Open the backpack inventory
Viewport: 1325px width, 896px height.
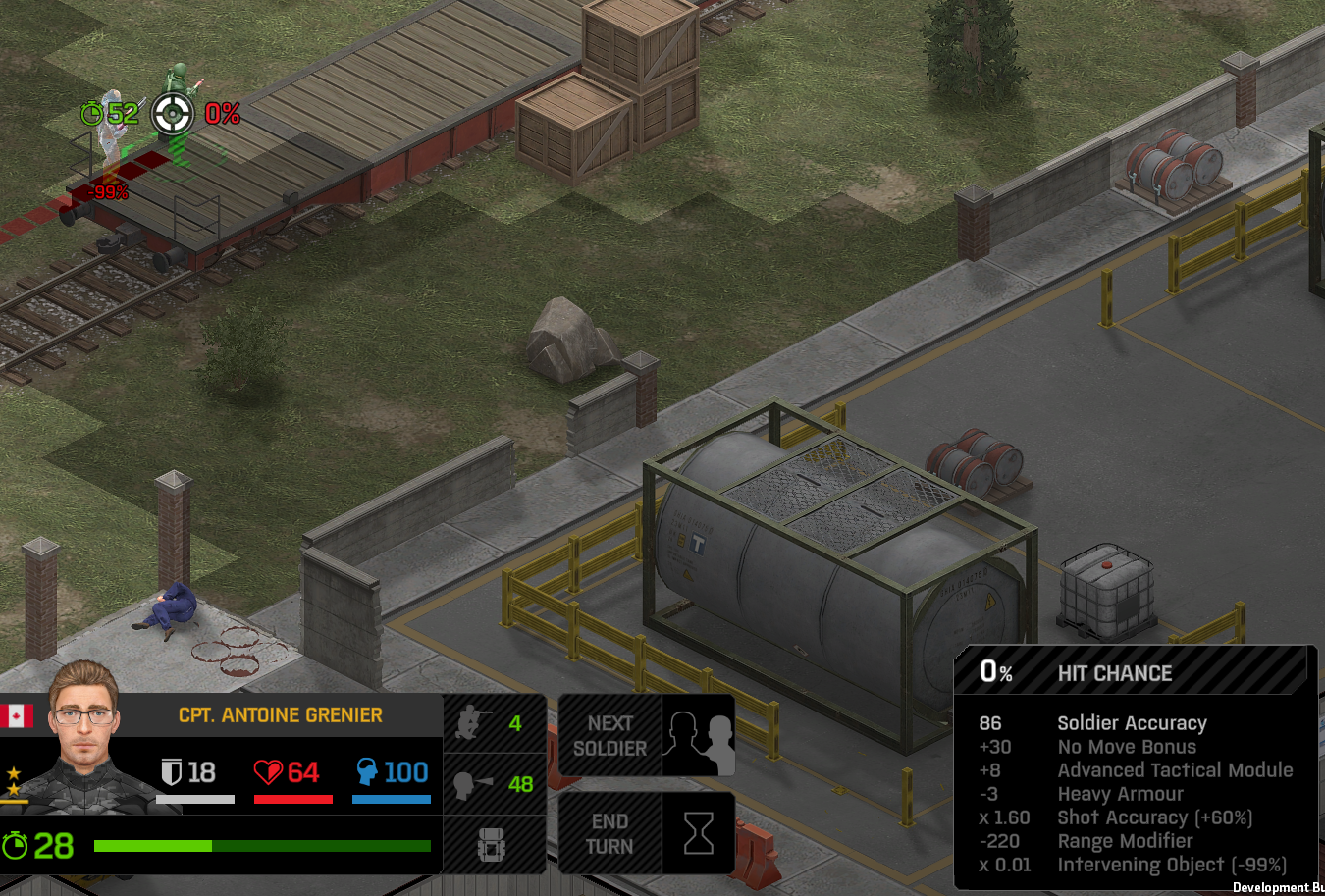(492, 844)
